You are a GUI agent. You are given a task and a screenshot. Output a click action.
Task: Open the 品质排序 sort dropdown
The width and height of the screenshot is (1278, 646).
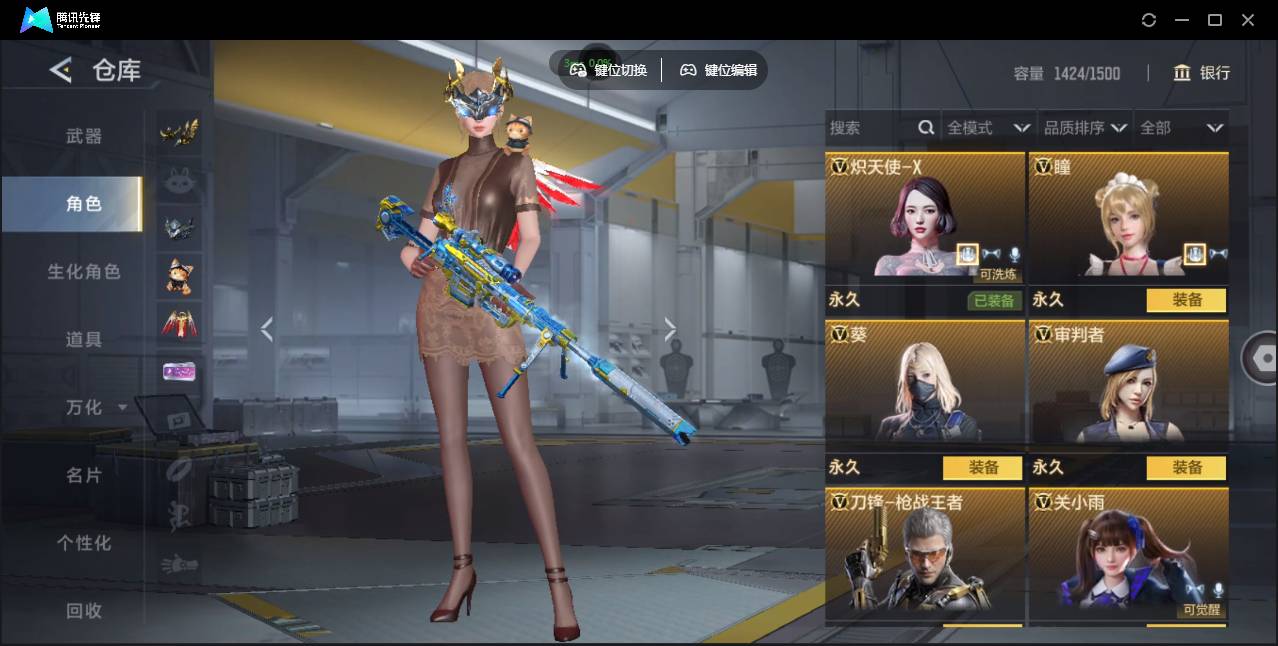point(1085,128)
